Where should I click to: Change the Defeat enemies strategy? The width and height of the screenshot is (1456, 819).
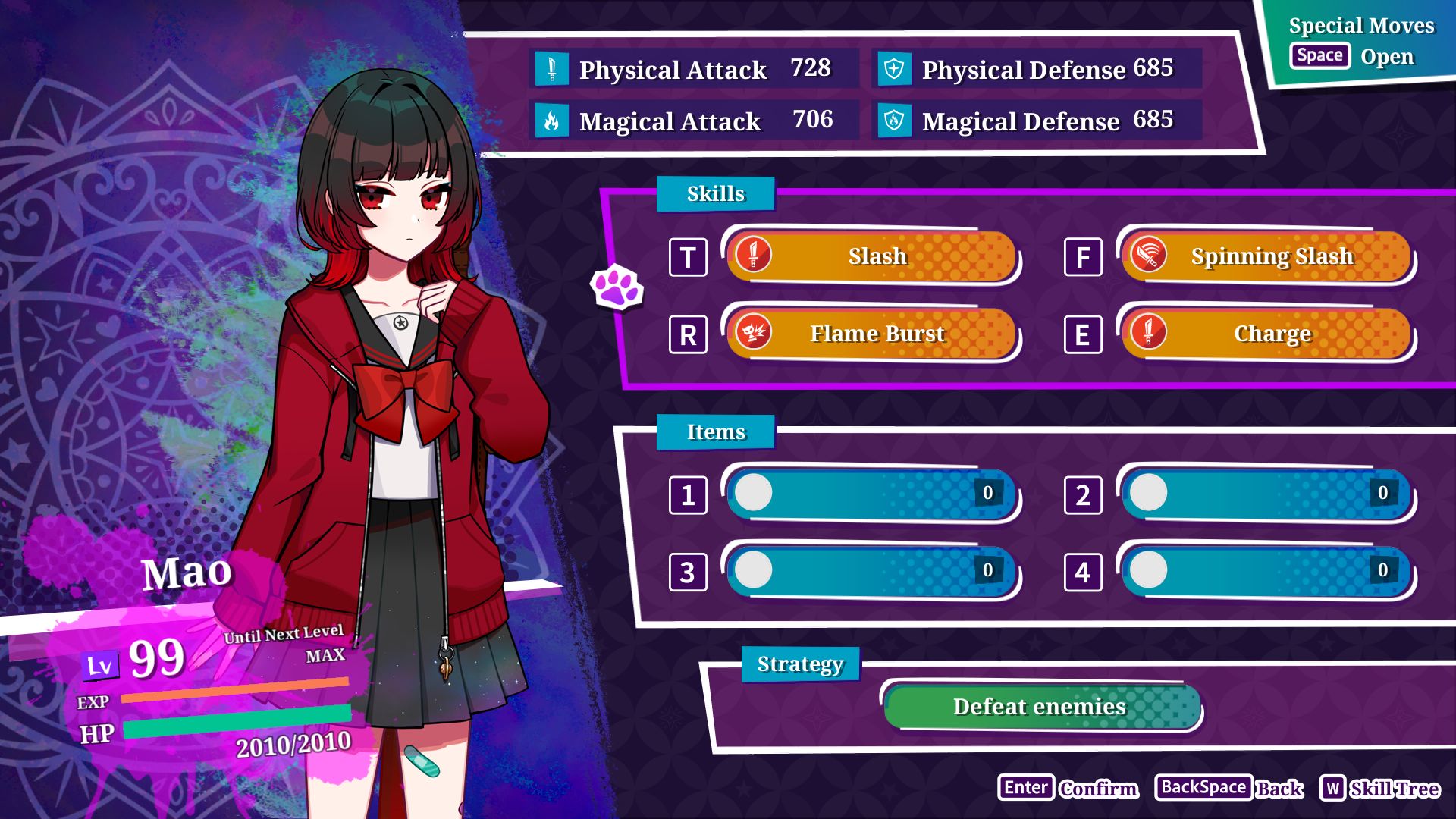point(1041,707)
